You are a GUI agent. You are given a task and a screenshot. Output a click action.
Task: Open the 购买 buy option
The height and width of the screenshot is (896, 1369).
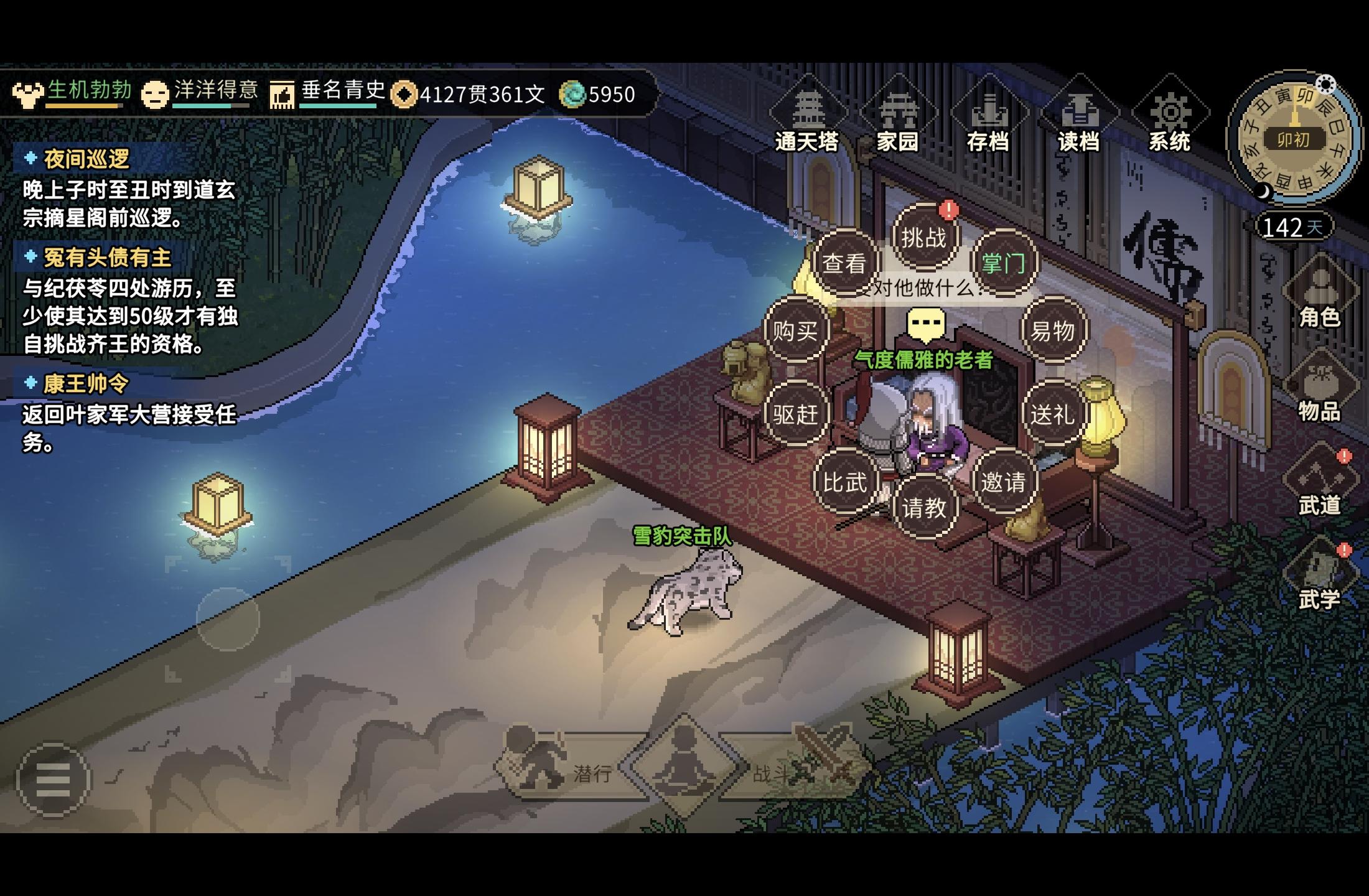click(x=795, y=330)
